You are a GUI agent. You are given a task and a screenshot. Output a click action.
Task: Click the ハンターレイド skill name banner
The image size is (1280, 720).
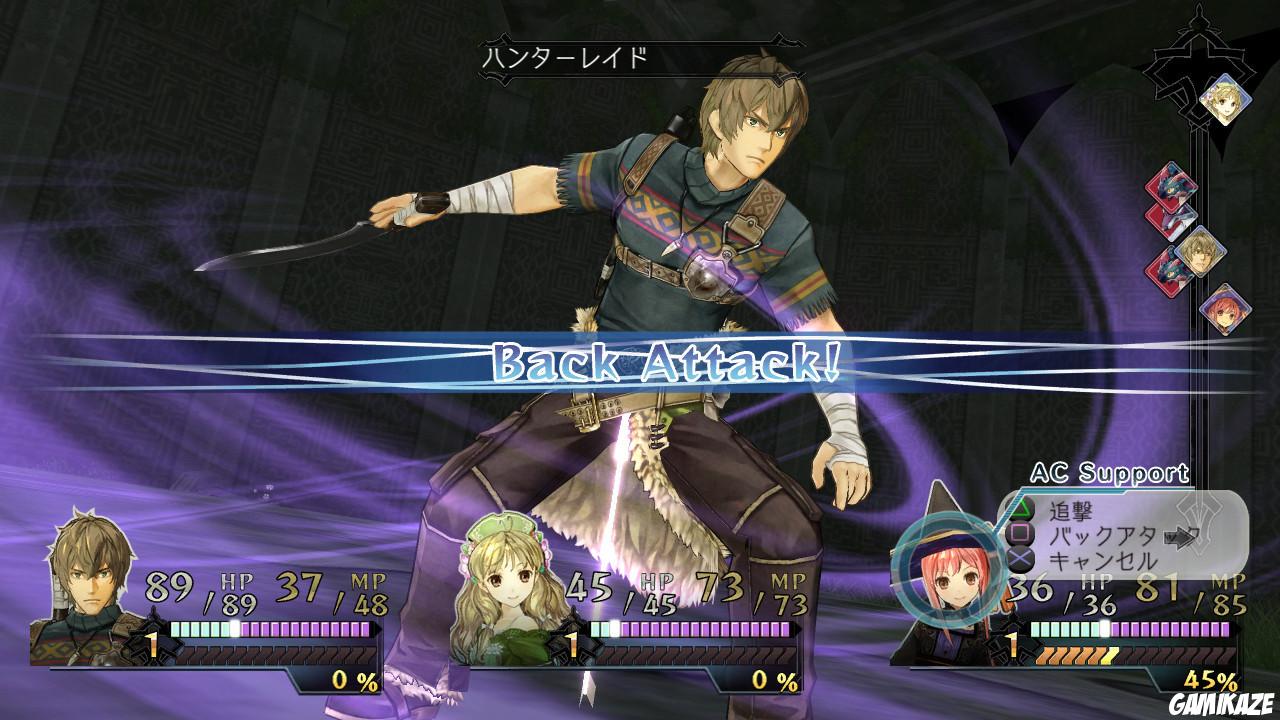click(x=567, y=55)
